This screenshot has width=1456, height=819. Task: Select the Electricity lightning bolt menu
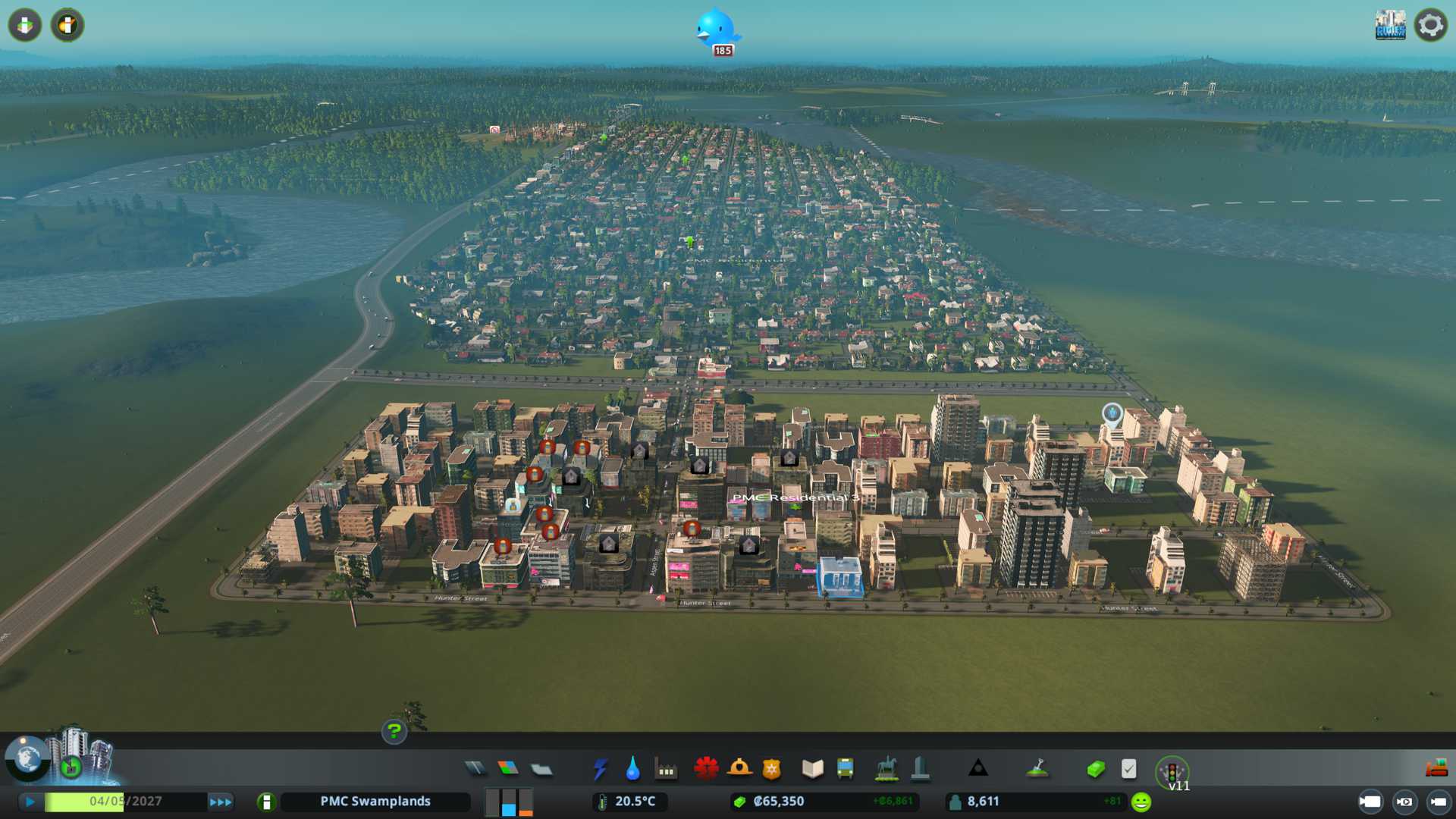click(600, 769)
